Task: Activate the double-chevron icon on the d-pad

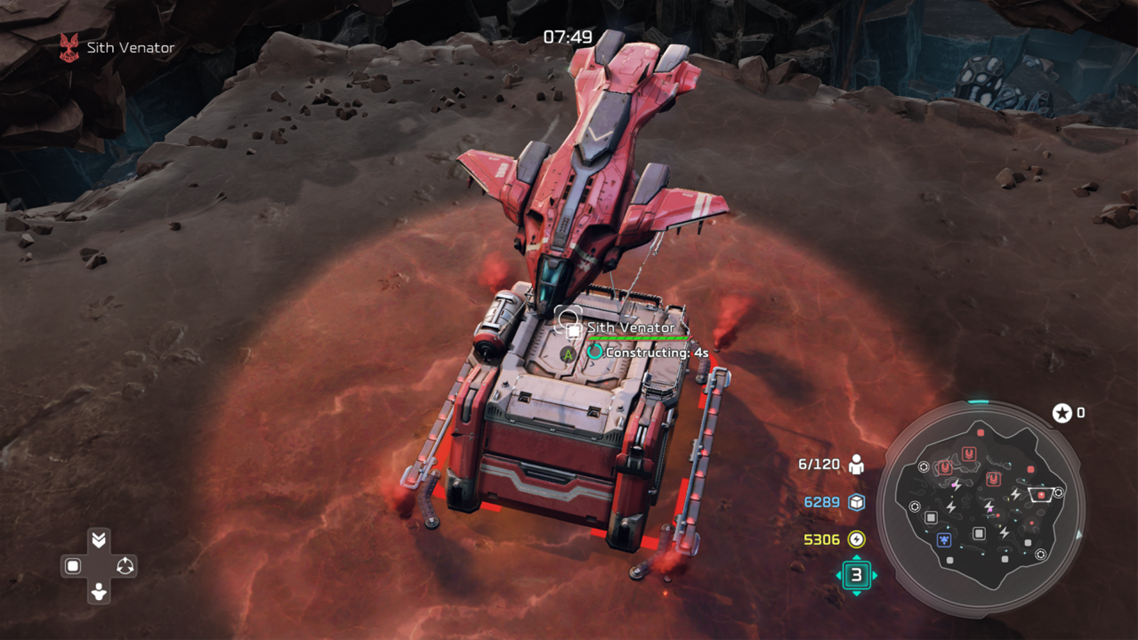Action: (x=98, y=541)
